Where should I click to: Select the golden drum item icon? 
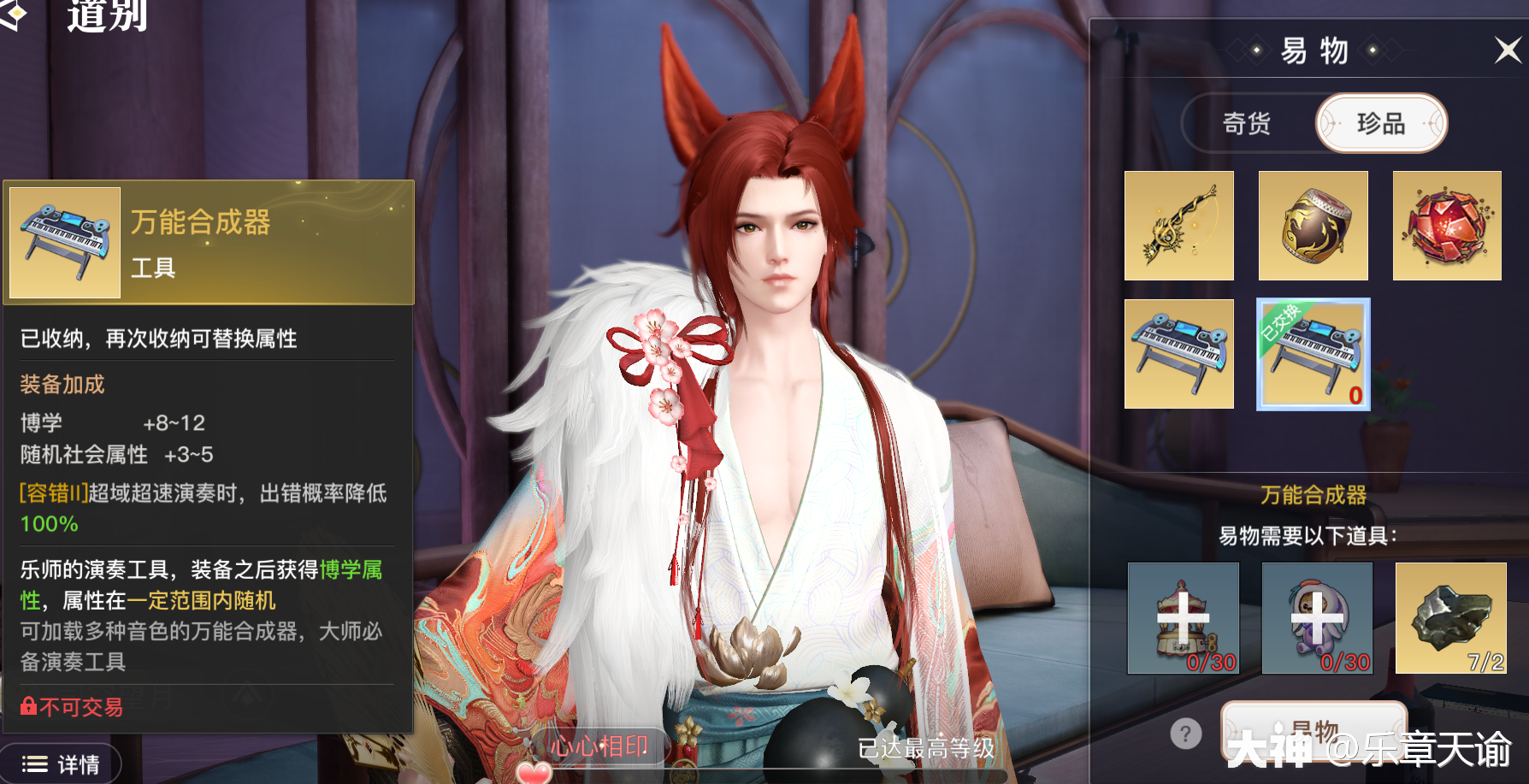(x=1314, y=226)
